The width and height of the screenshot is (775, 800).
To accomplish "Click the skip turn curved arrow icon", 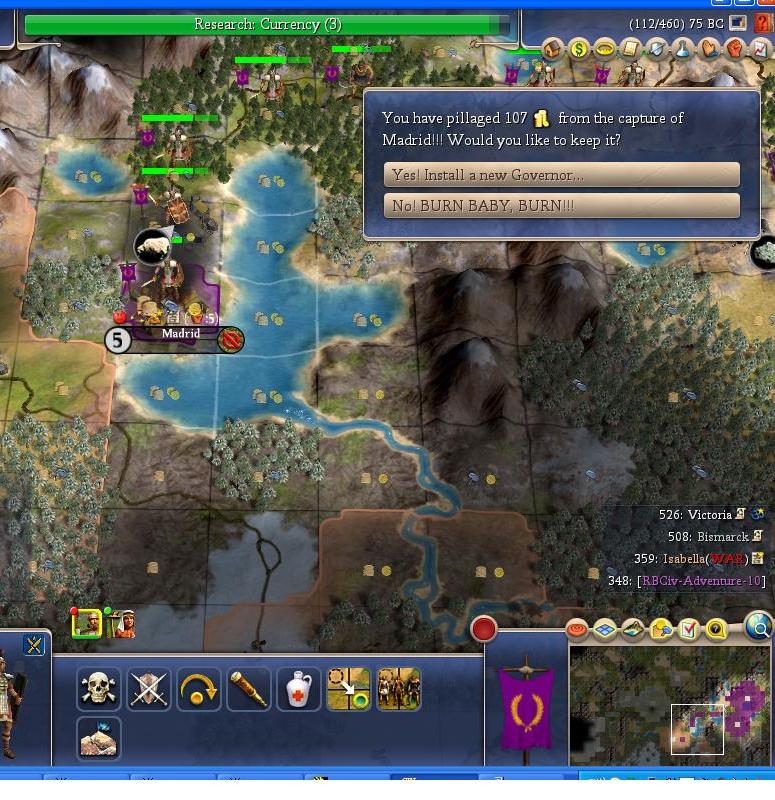I will pos(198,689).
